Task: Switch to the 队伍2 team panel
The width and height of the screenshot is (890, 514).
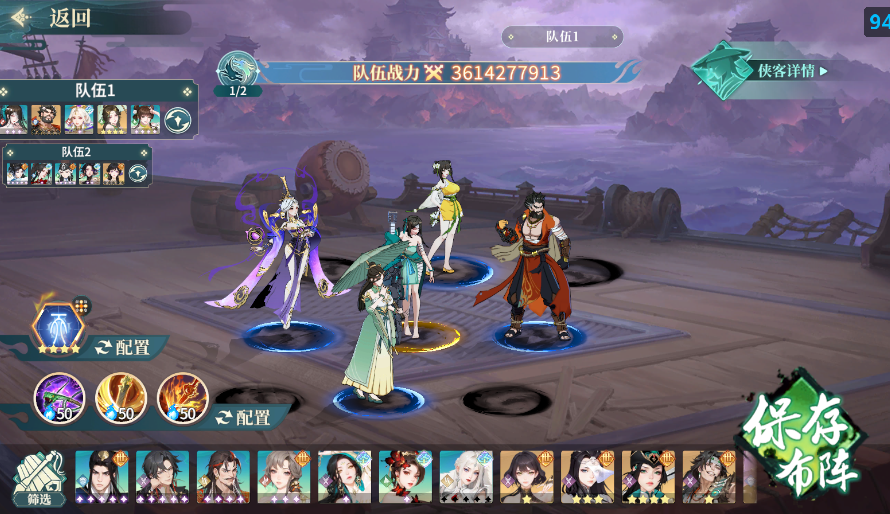Action: [x=76, y=152]
